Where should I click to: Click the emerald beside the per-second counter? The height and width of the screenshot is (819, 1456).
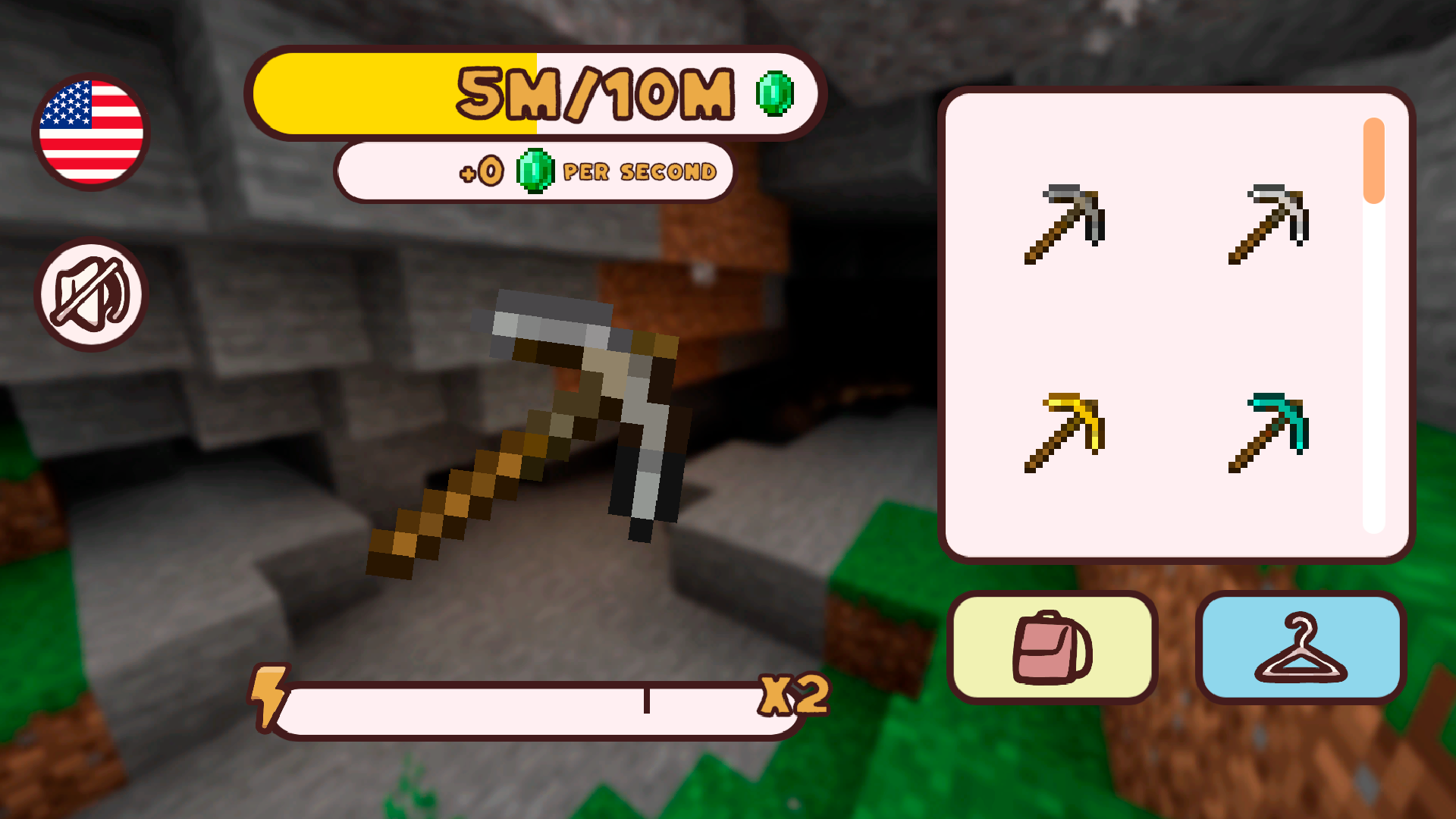pos(535,170)
